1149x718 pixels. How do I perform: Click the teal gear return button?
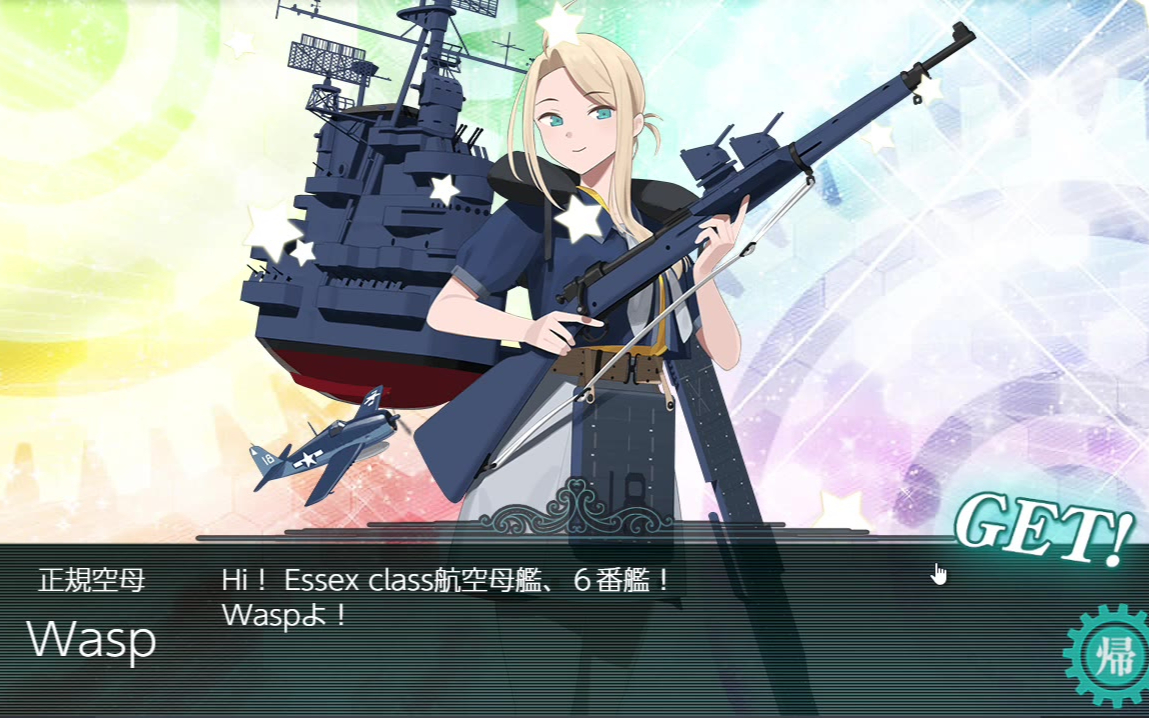1111,659
